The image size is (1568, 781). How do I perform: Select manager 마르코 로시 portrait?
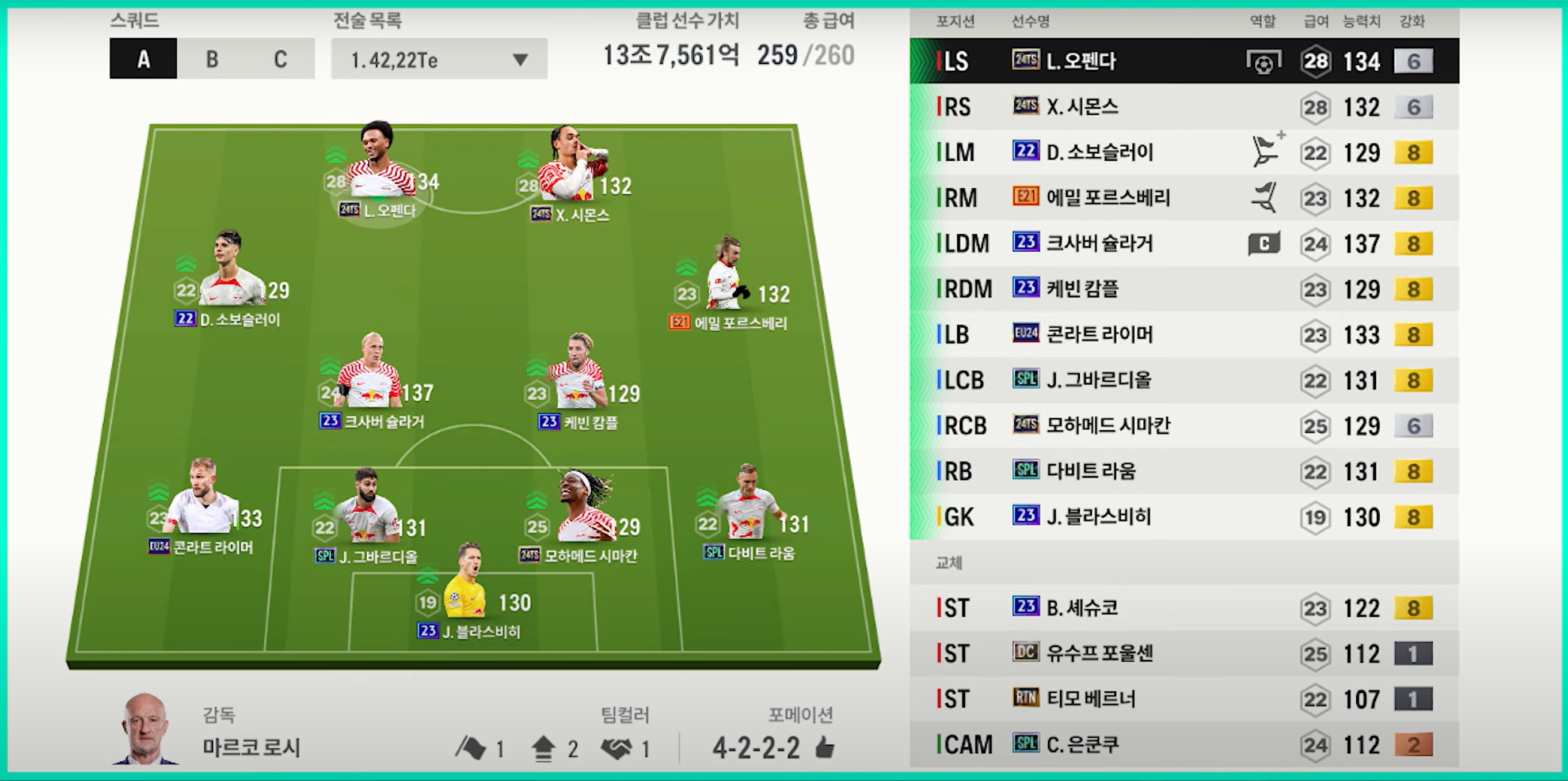point(145,730)
